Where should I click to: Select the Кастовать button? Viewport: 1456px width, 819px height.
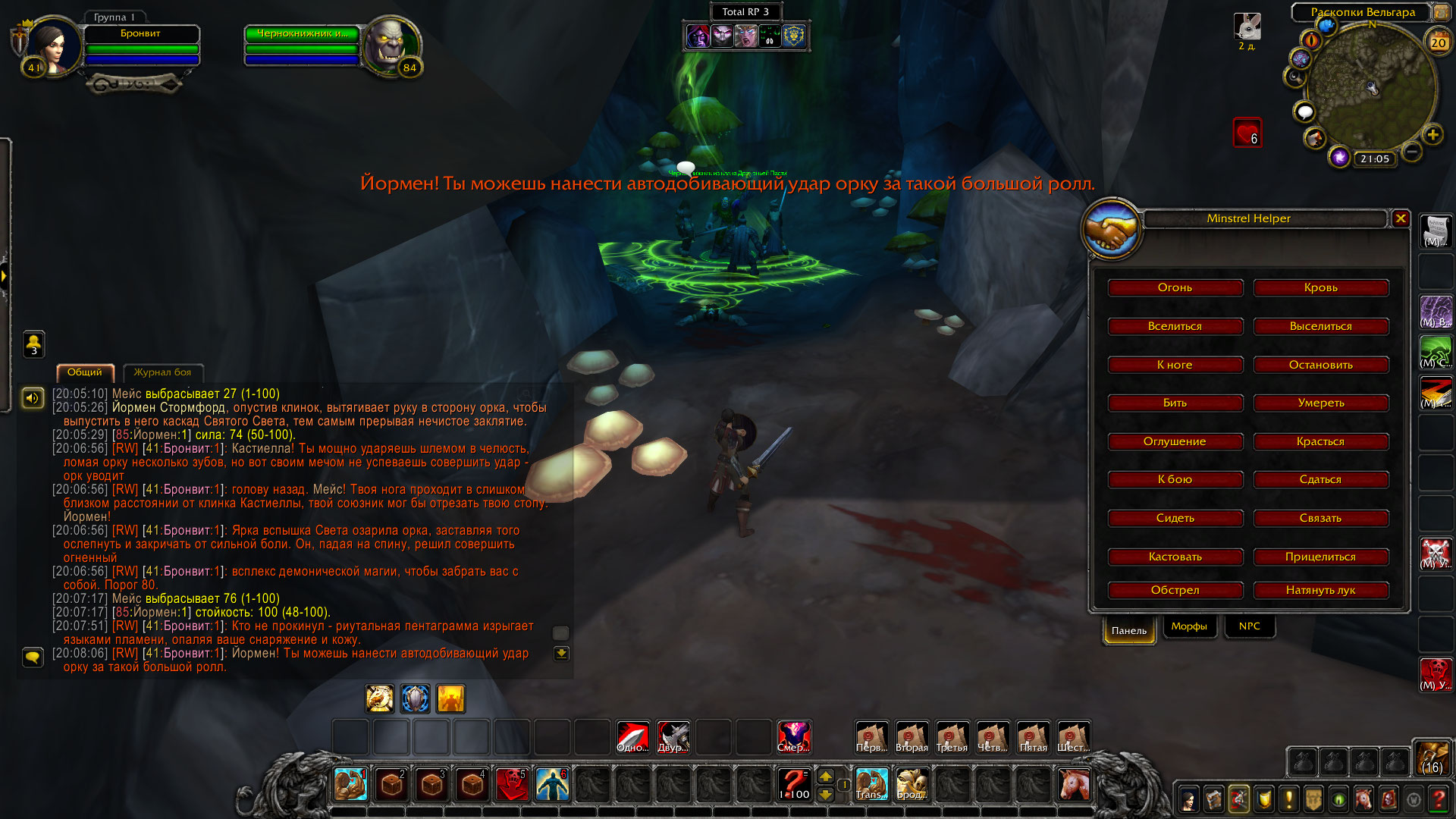click(x=1175, y=557)
